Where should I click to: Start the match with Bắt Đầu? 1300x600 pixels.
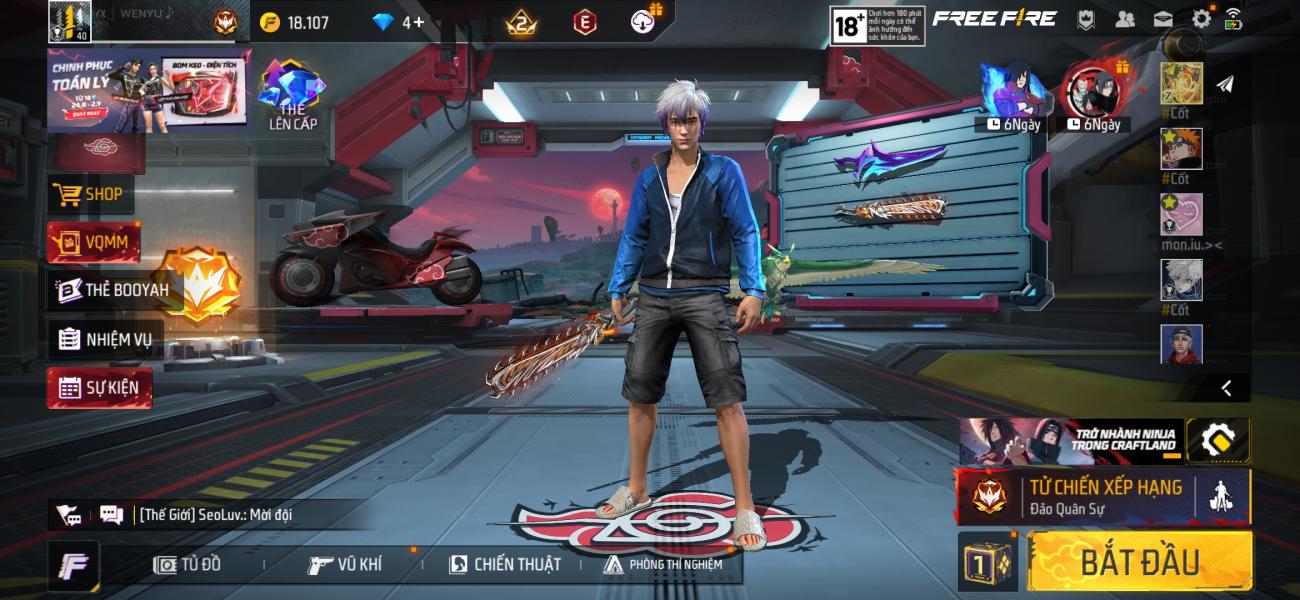click(x=1139, y=561)
